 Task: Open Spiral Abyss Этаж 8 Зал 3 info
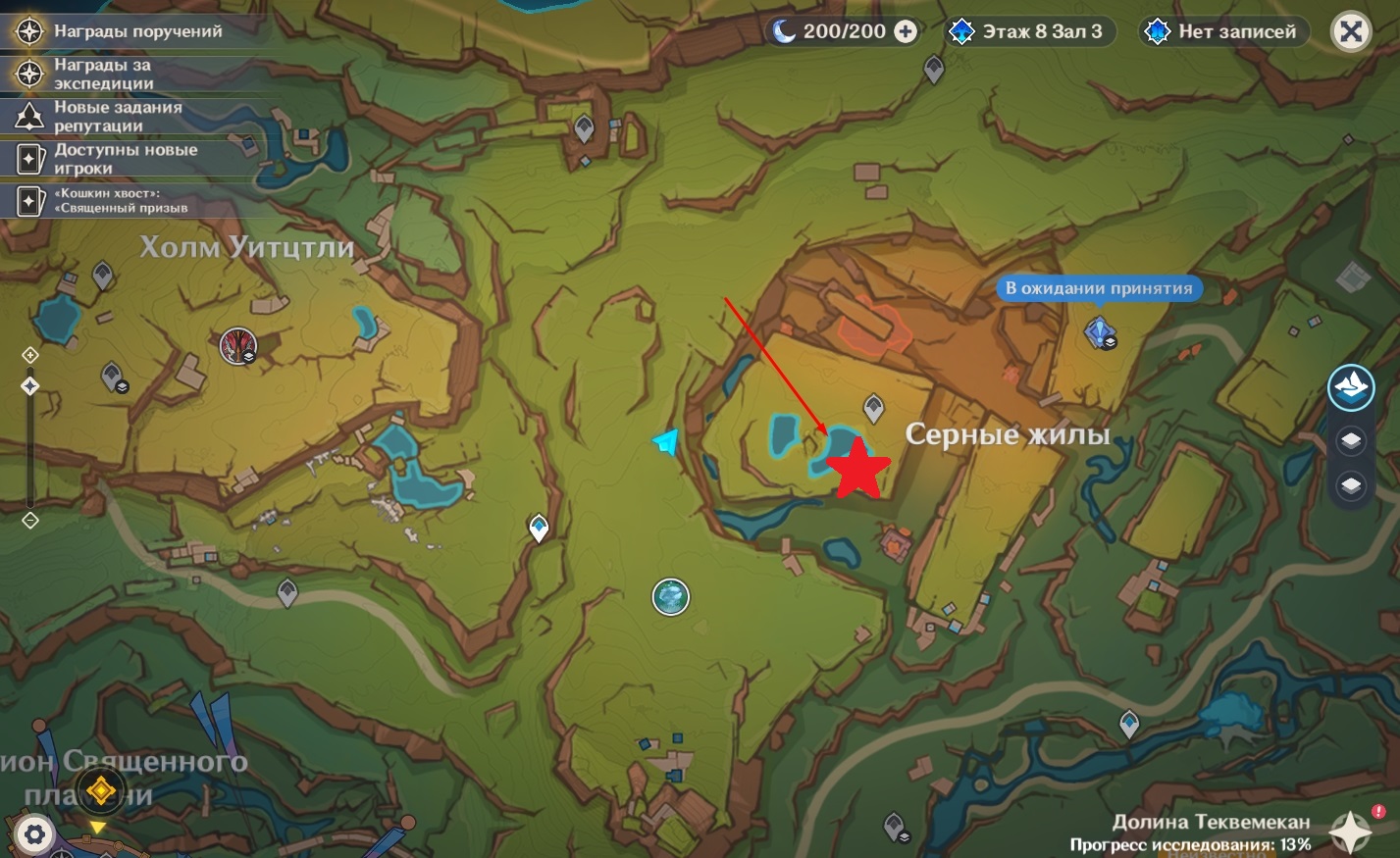pos(1028,31)
